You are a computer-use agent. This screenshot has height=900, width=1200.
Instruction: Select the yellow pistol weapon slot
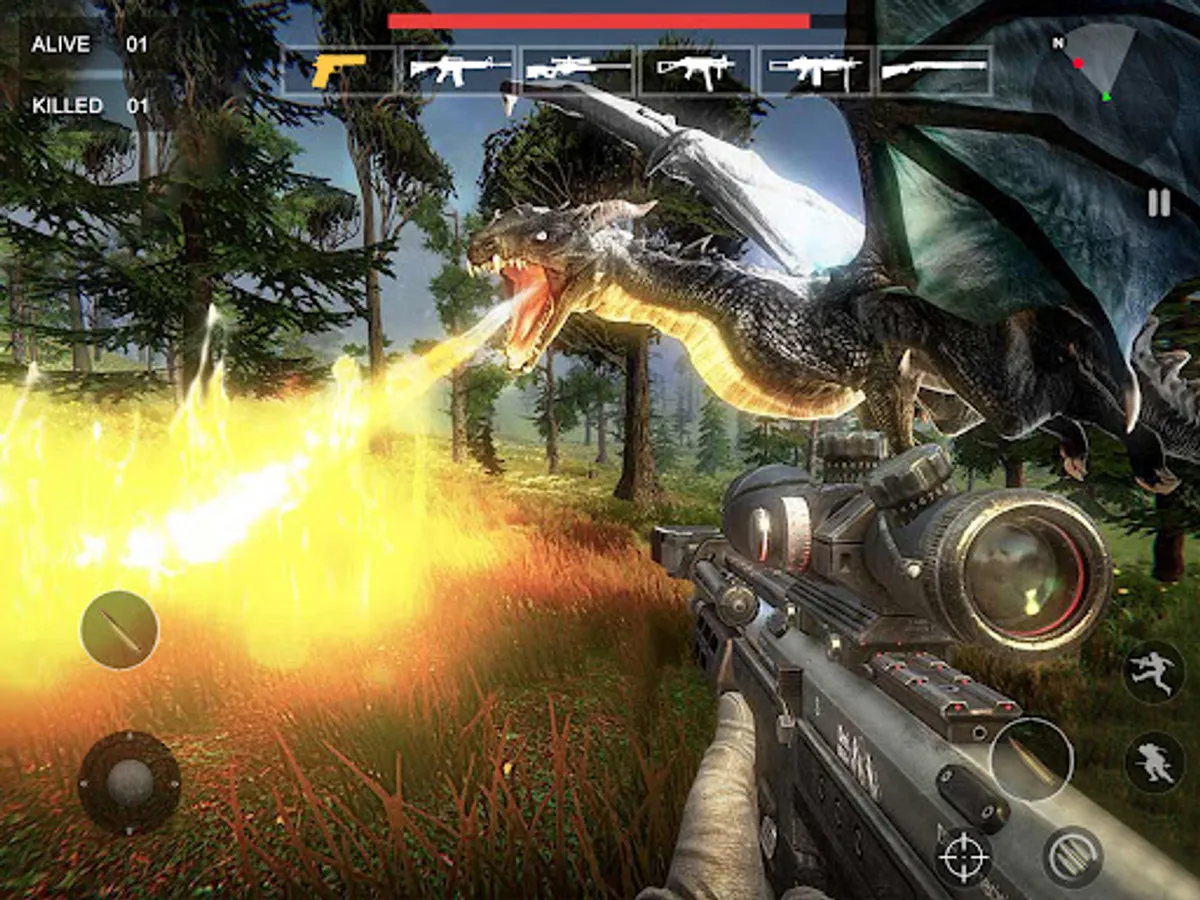pyautogui.click(x=339, y=70)
